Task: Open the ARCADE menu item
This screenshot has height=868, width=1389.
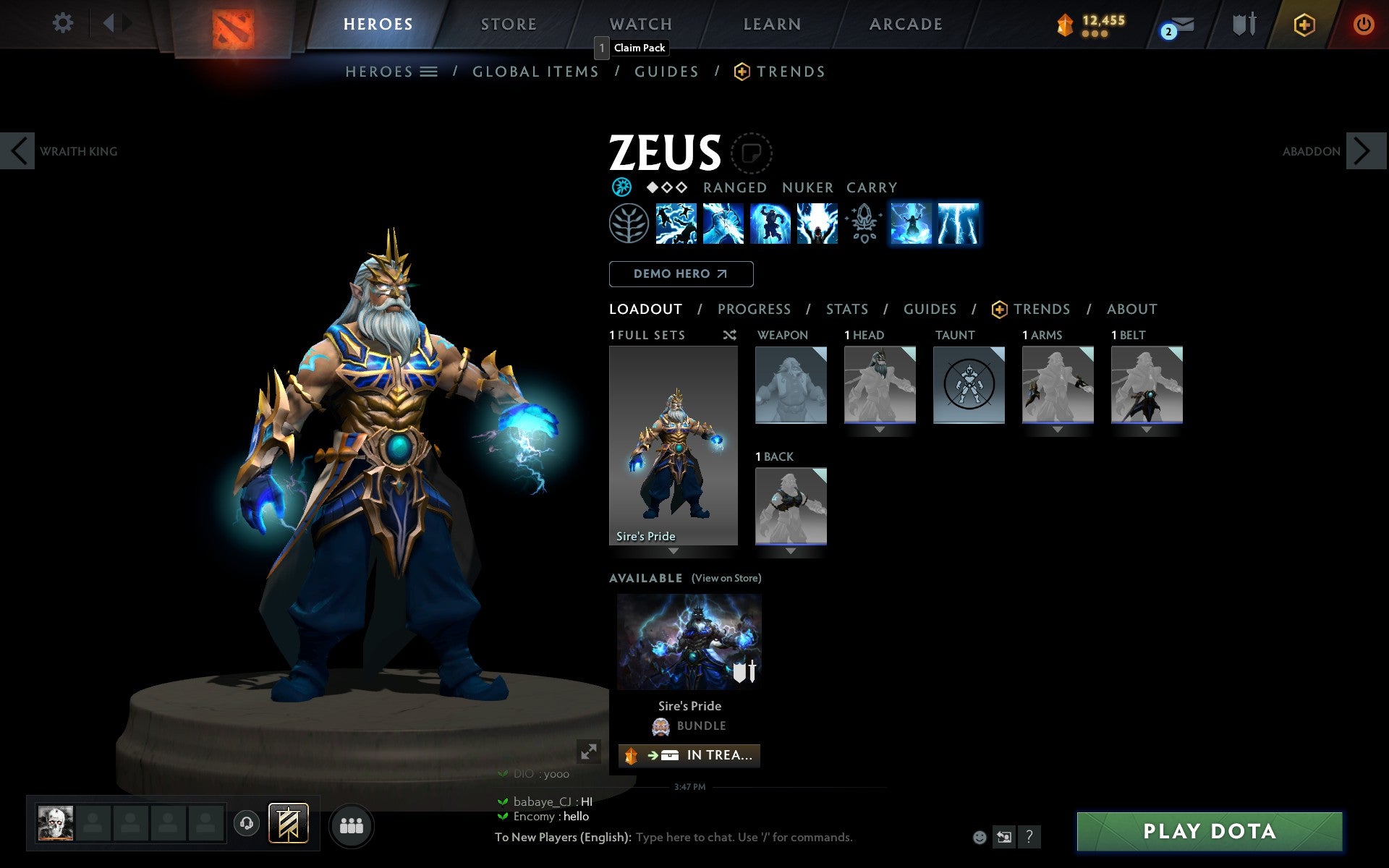Action: (x=904, y=24)
